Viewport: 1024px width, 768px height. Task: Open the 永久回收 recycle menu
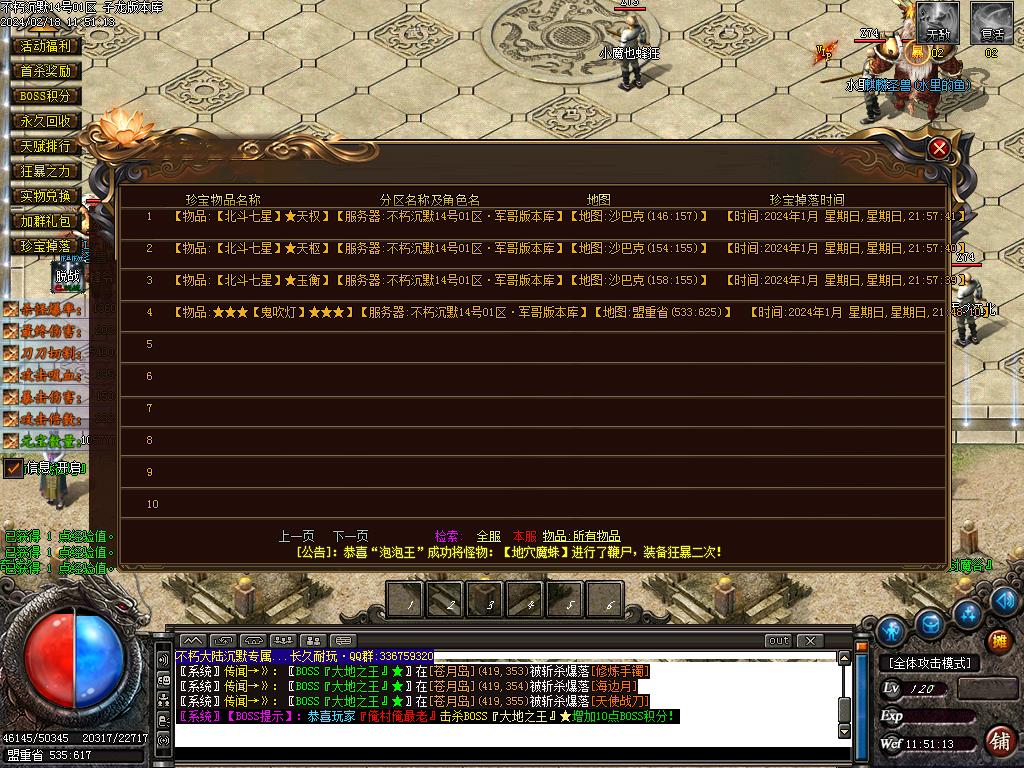coord(46,121)
